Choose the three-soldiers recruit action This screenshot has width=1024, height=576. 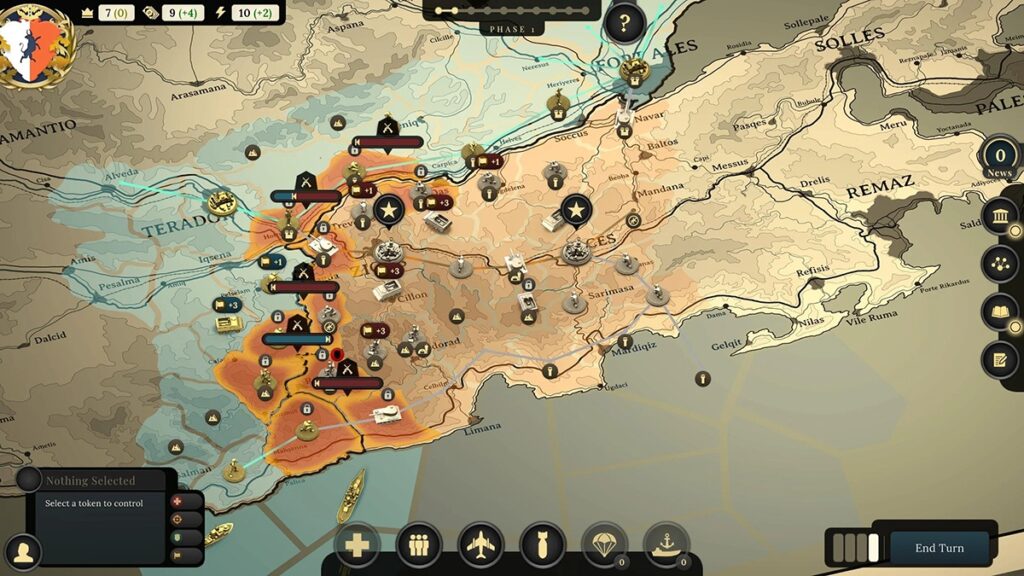click(419, 546)
